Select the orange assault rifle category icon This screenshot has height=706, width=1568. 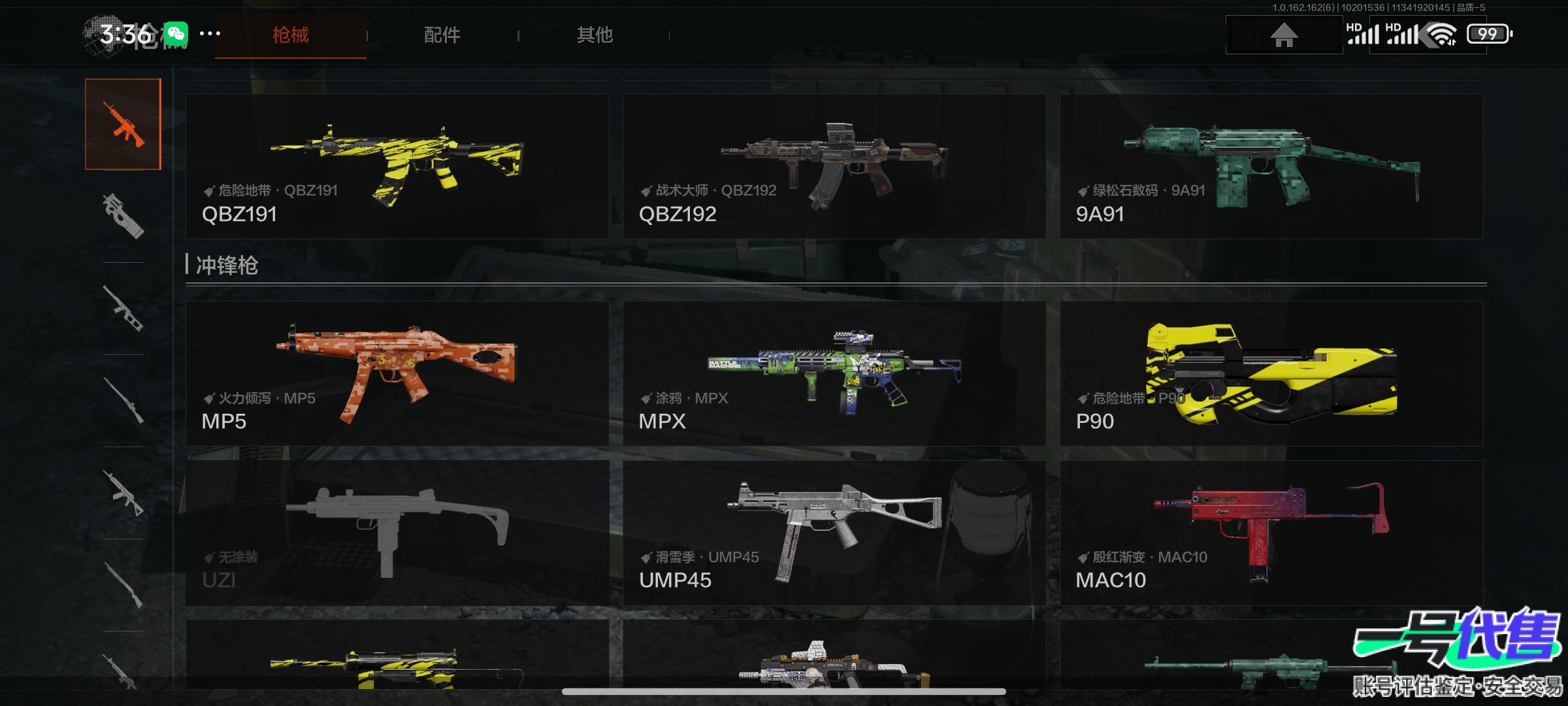coord(123,124)
